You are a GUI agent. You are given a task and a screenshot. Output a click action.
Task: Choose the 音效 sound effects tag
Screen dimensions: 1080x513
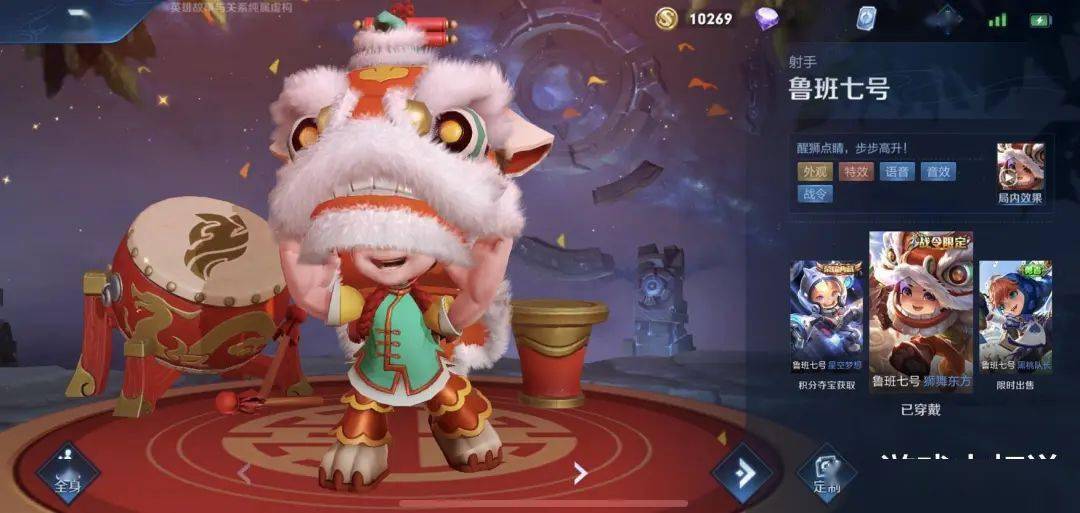pyautogui.click(x=938, y=172)
